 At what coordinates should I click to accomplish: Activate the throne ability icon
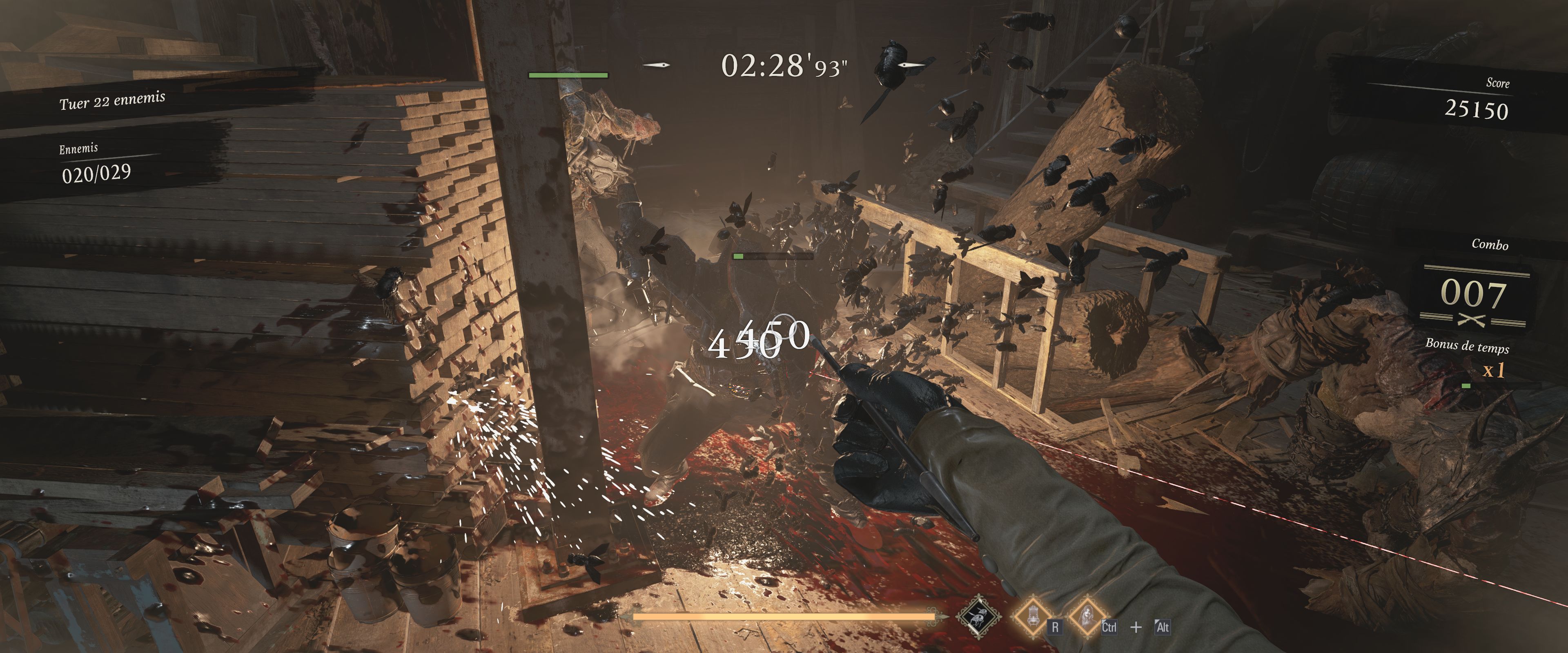tap(1033, 616)
